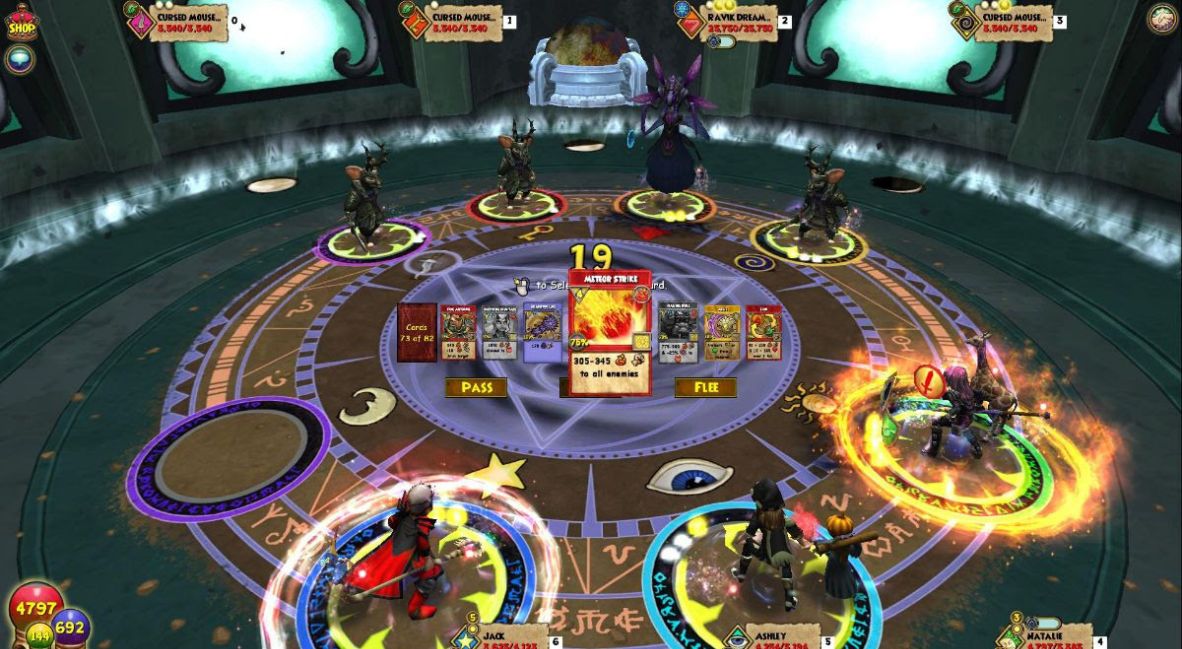1182x649 pixels.
Task: Open the friends handshake icon
Action: click(1161, 19)
